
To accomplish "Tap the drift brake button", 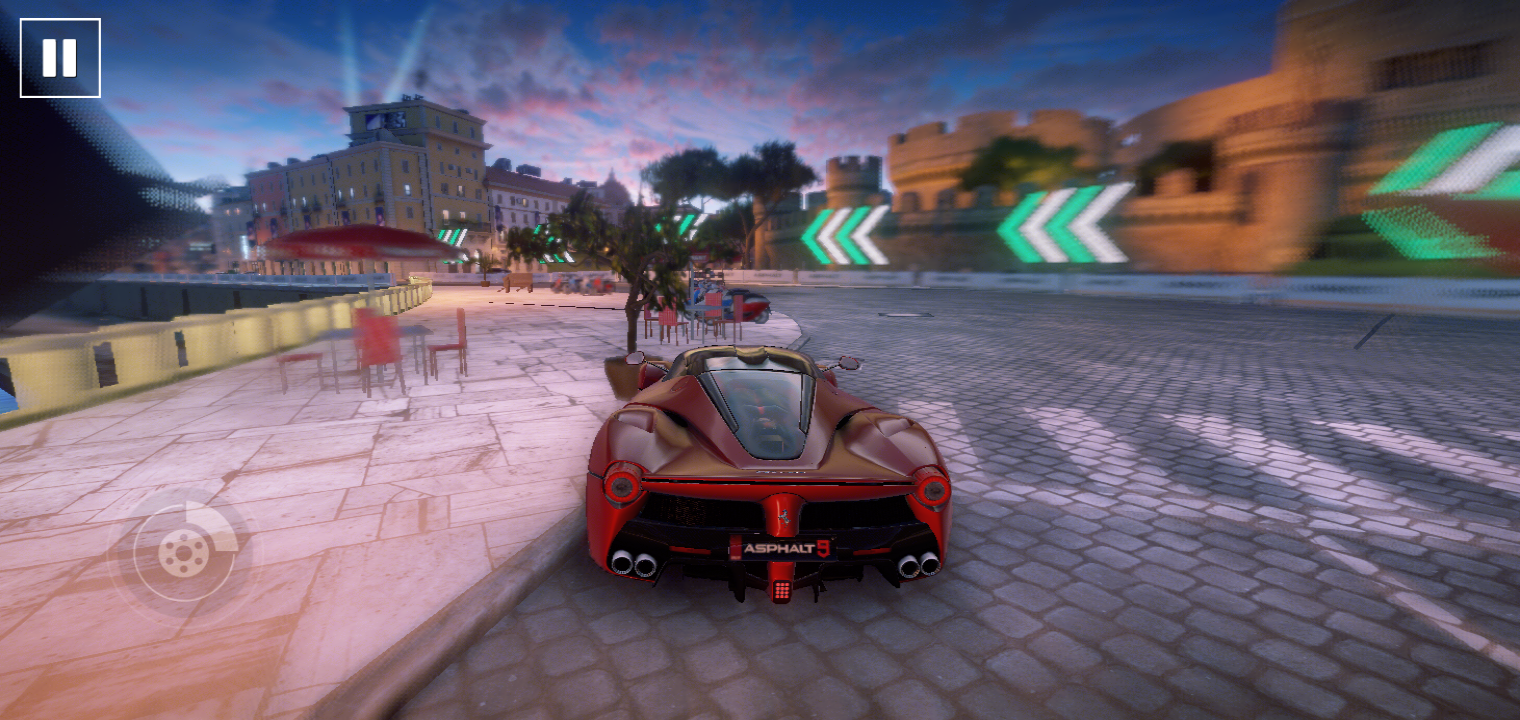I will [184, 551].
